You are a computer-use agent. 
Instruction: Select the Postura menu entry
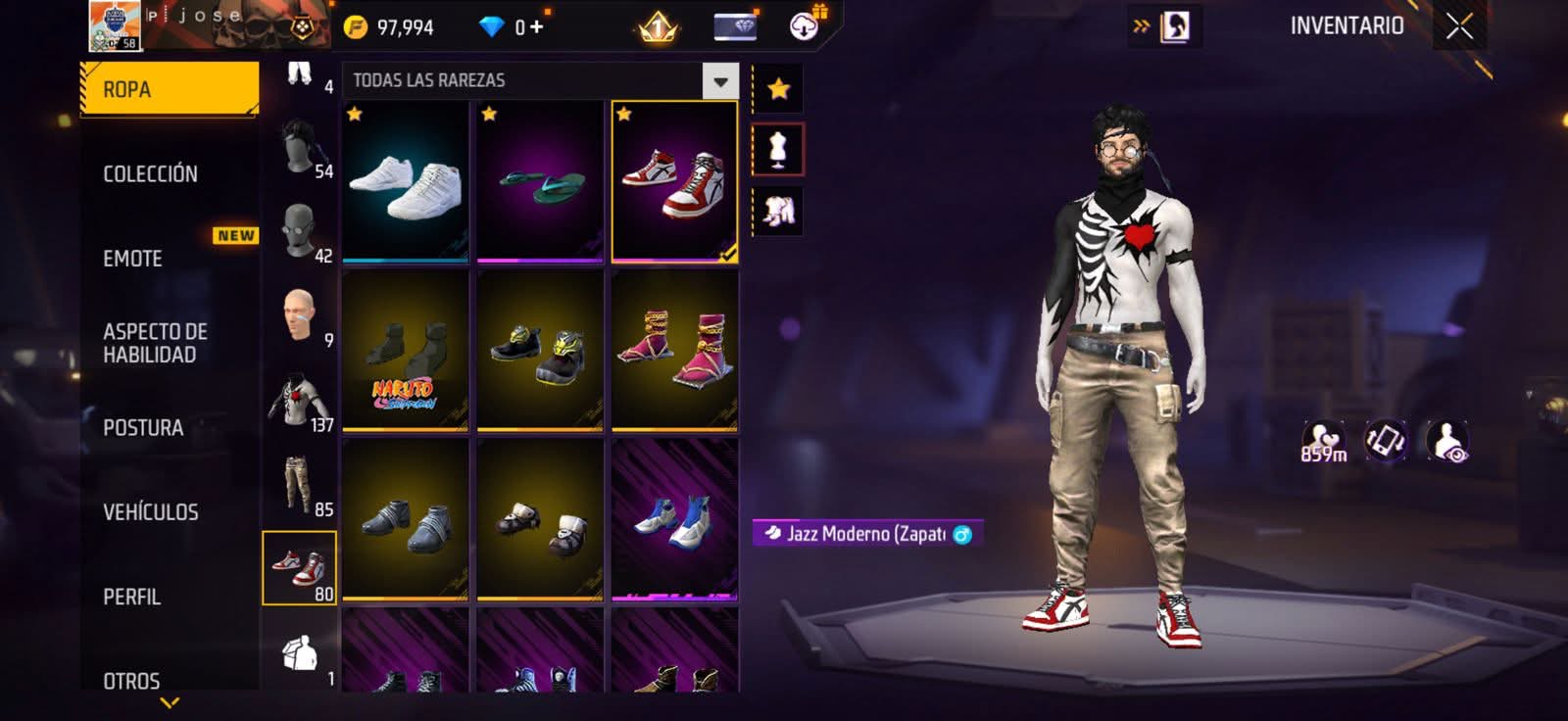(x=143, y=428)
